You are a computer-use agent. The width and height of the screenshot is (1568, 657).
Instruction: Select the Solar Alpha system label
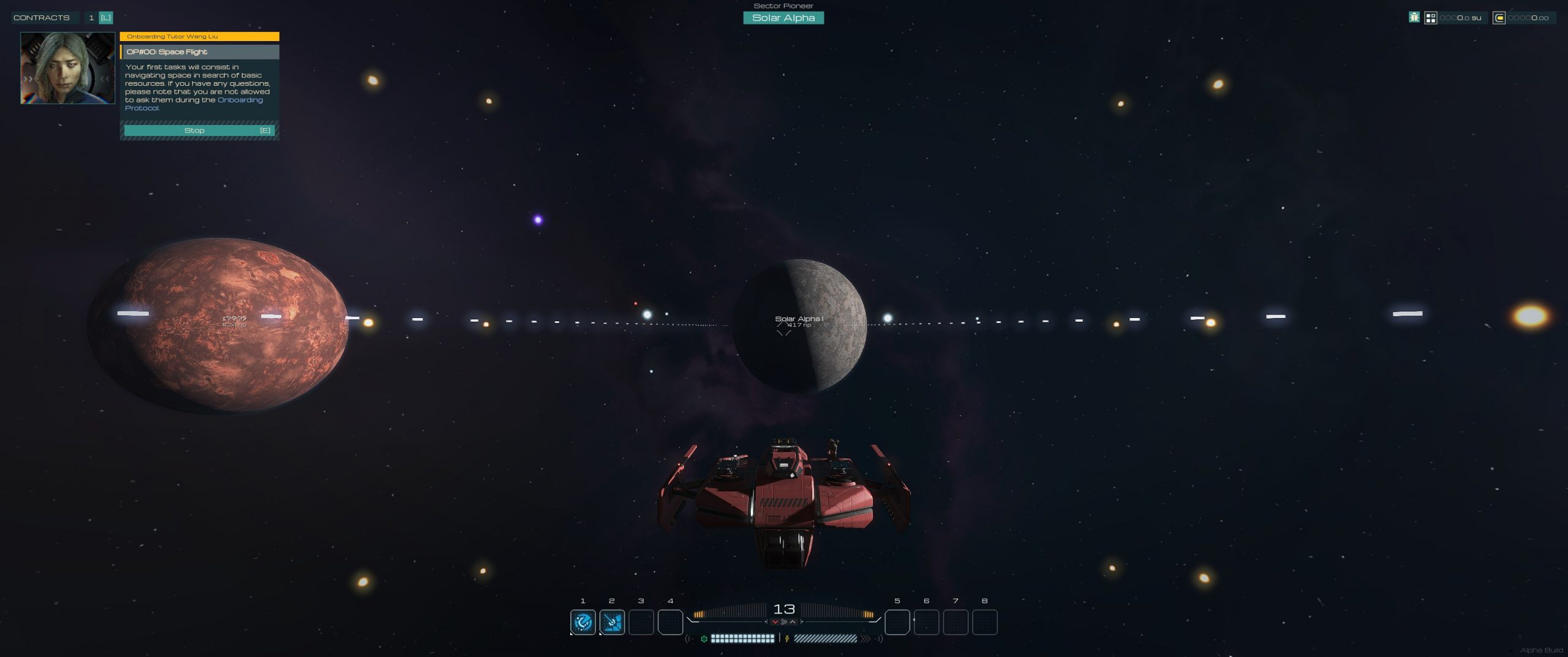click(x=783, y=18)
